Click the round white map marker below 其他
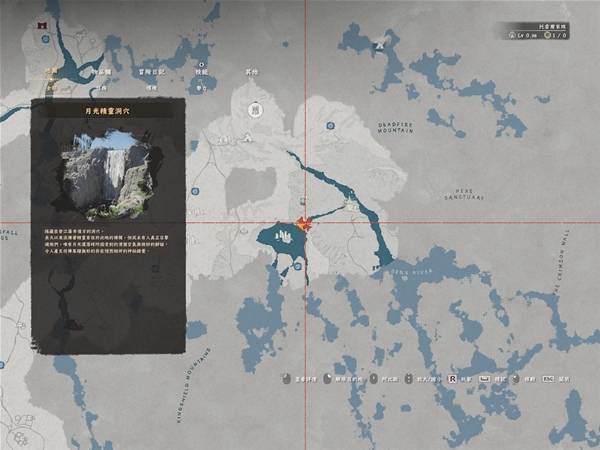 255,107
